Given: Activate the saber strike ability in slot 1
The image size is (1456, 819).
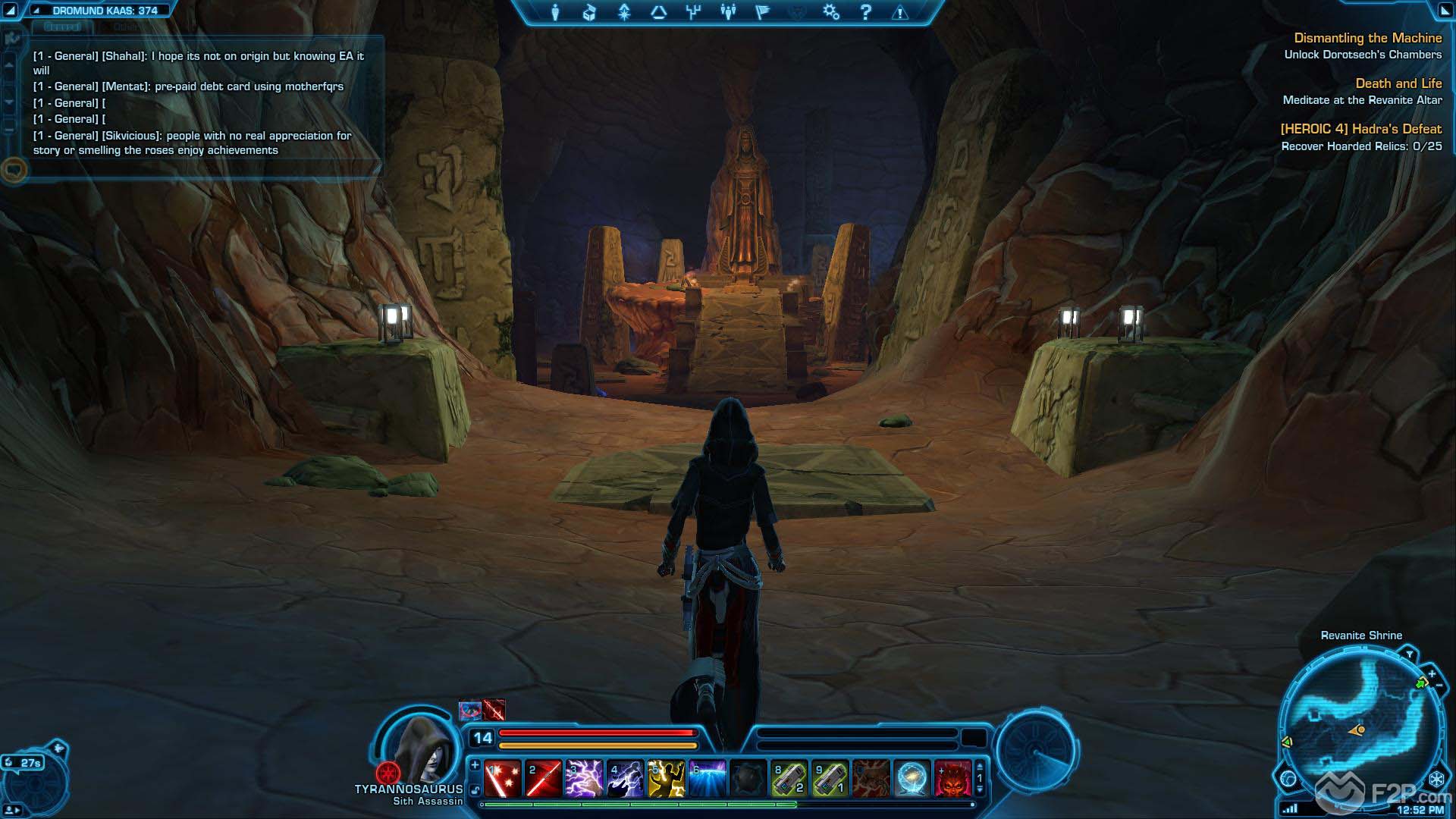Looking at the screenshot, I should [x=503, y=779].
